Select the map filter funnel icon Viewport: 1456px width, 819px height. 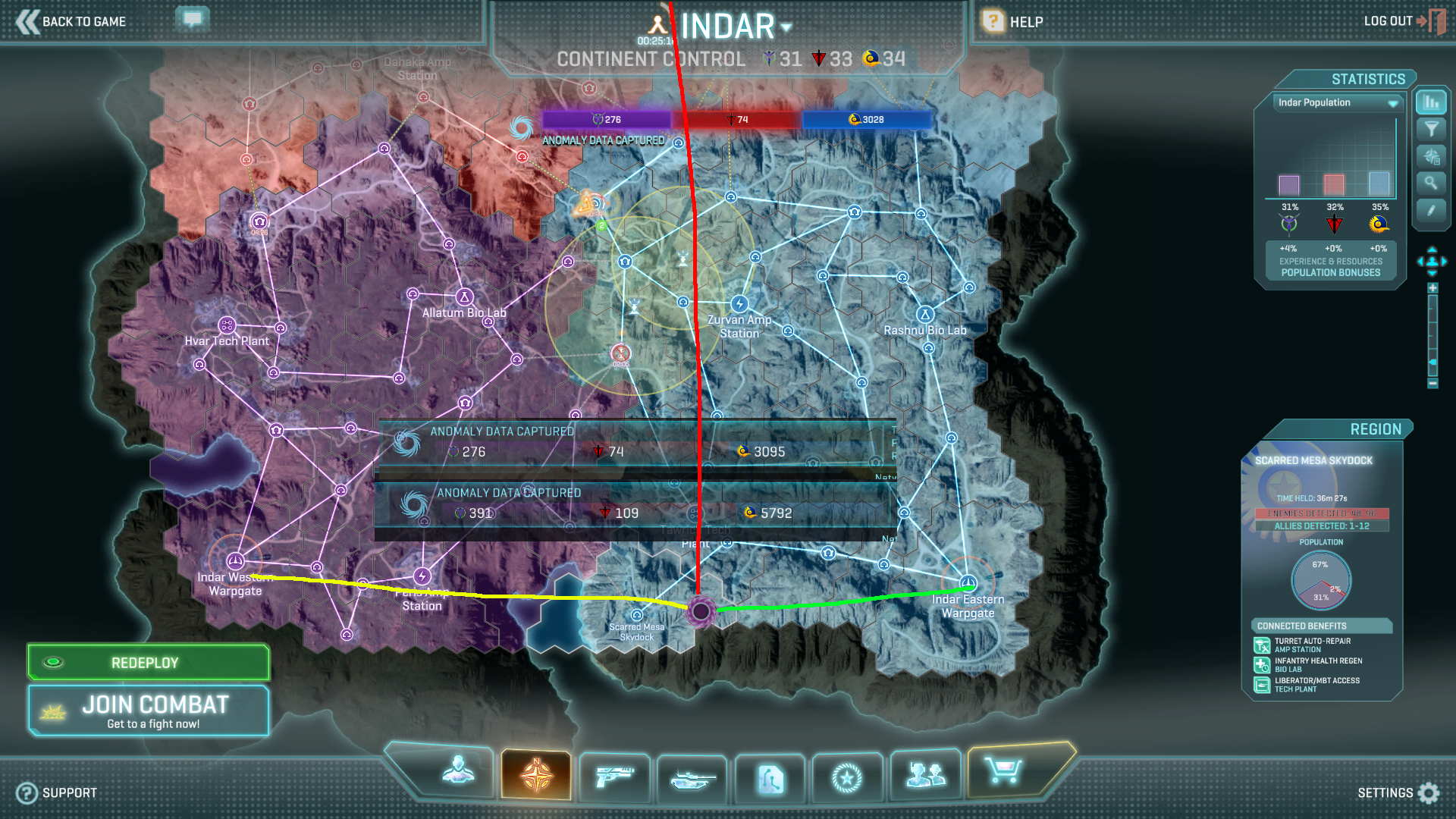pyautogui.click(x=1430, y=129)
